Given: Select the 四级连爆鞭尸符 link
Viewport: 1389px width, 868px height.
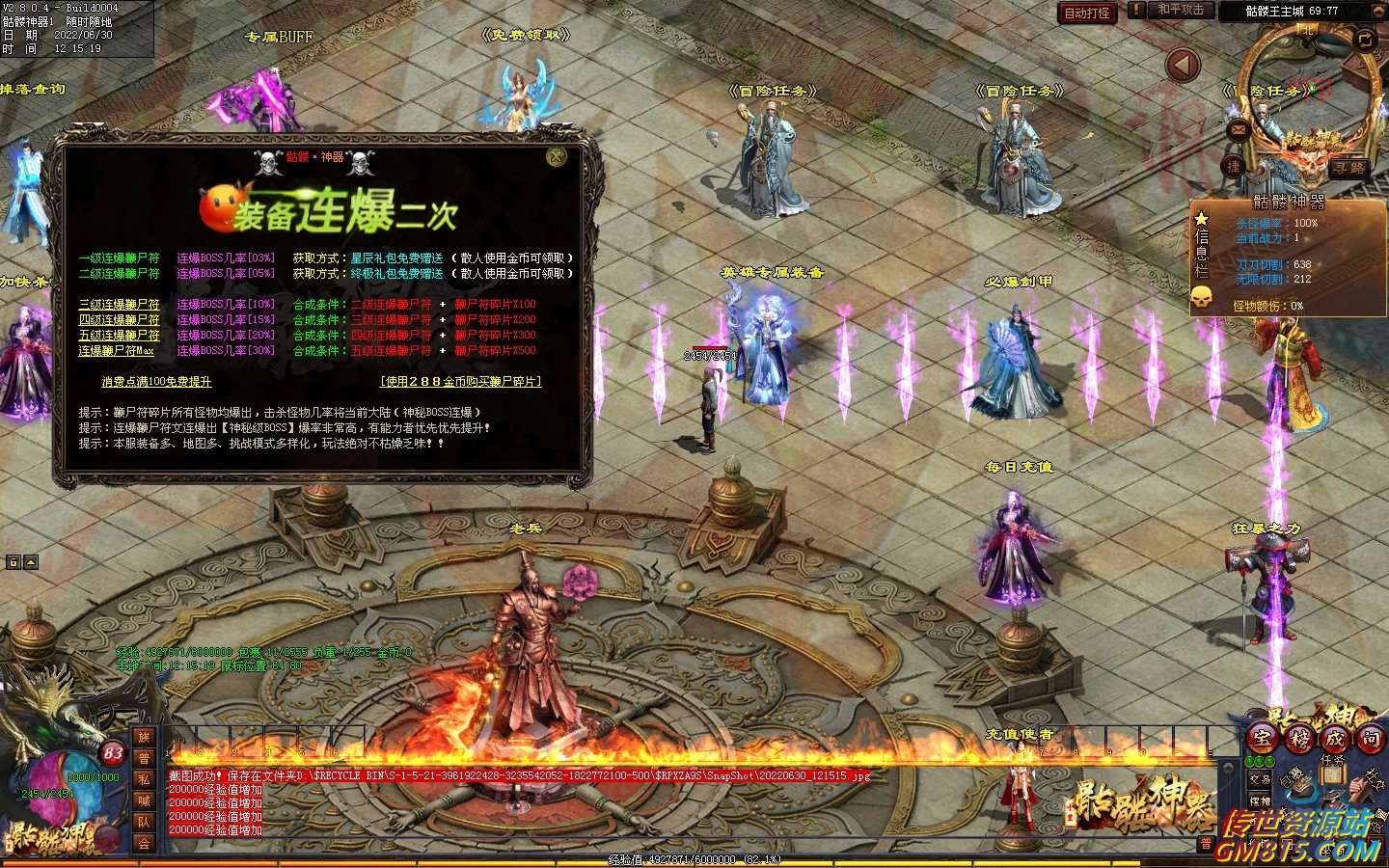Looking at the screenshot, I should click(x=120, y=320).
